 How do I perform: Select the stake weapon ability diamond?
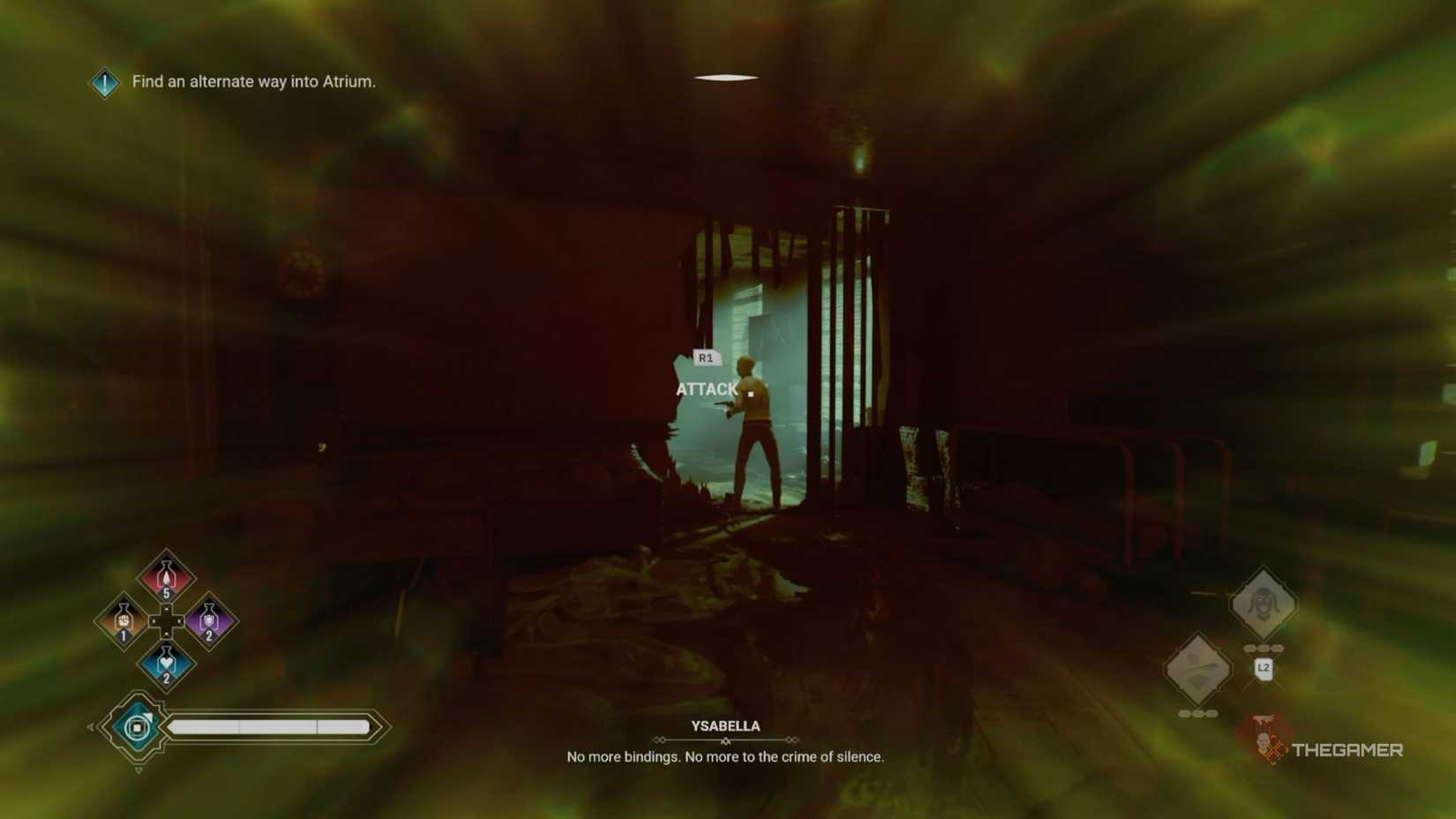tap(1198, 667)
